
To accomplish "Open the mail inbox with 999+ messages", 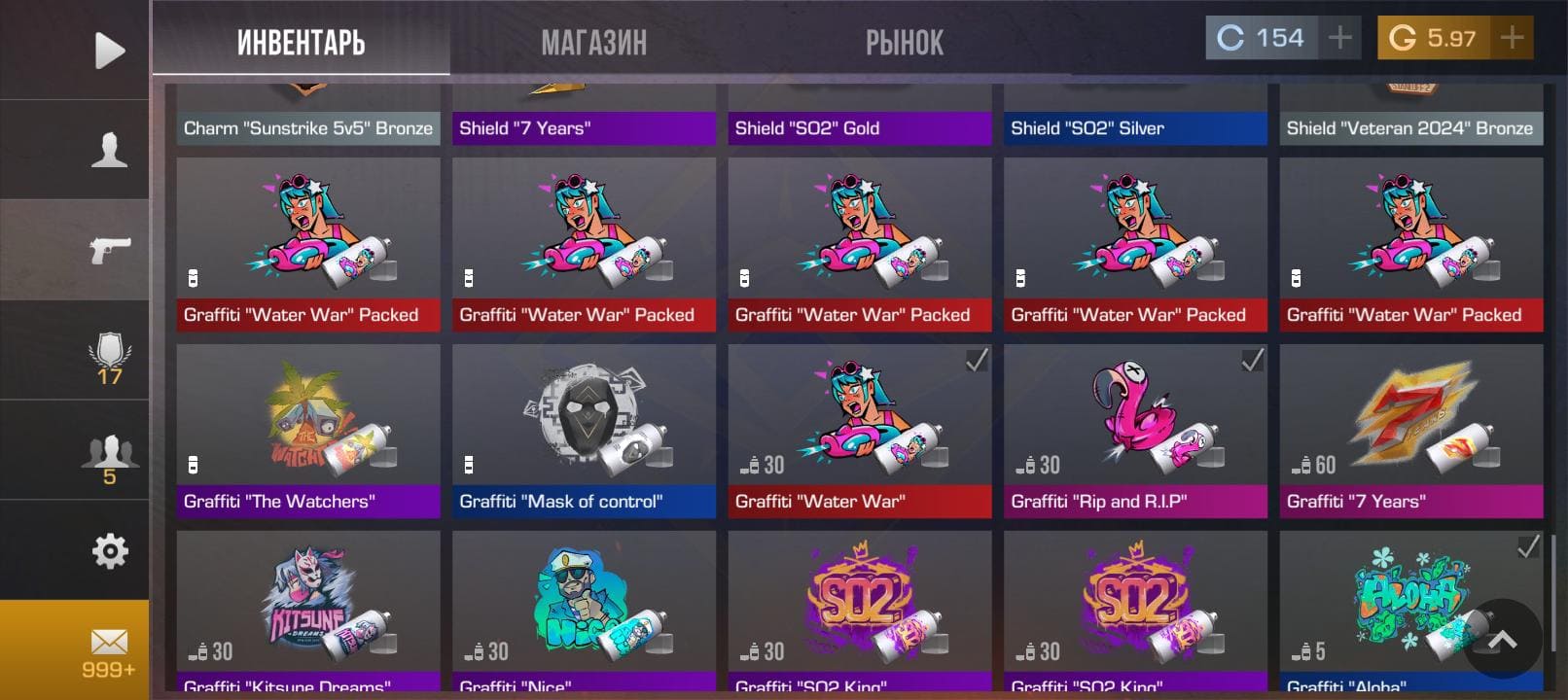I will 109,651.
